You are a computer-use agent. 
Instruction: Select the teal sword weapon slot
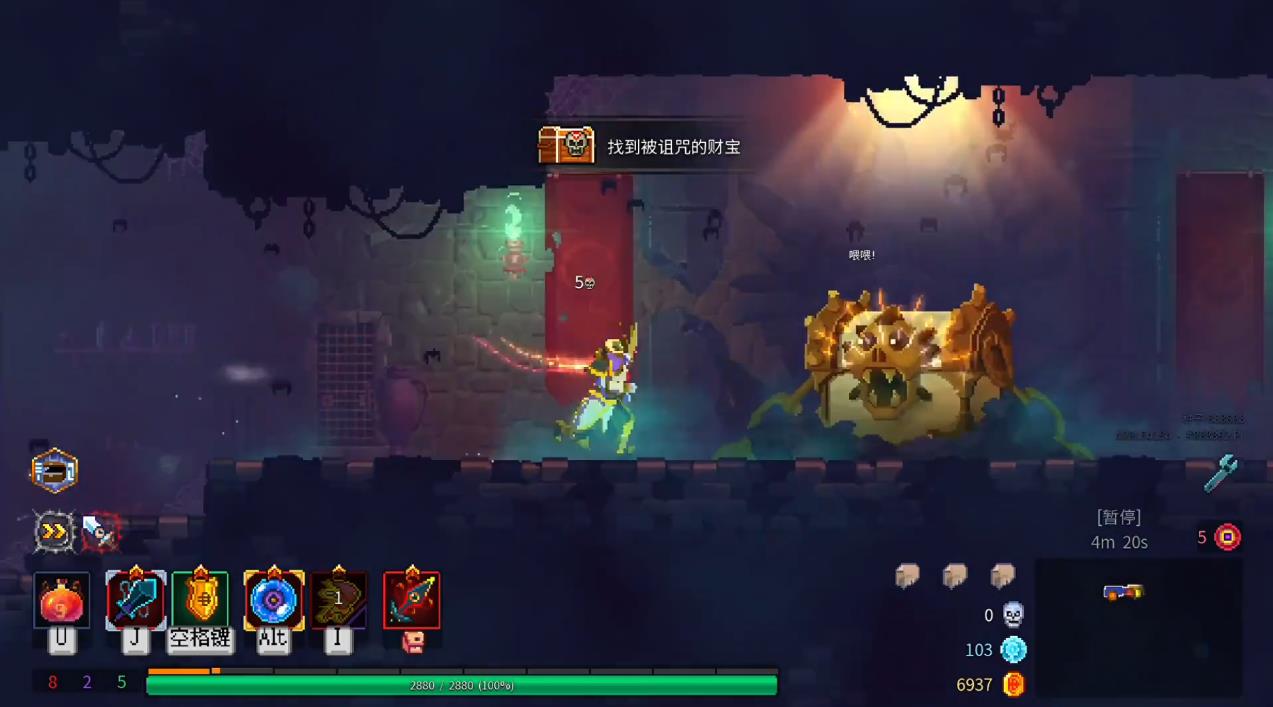136,600
